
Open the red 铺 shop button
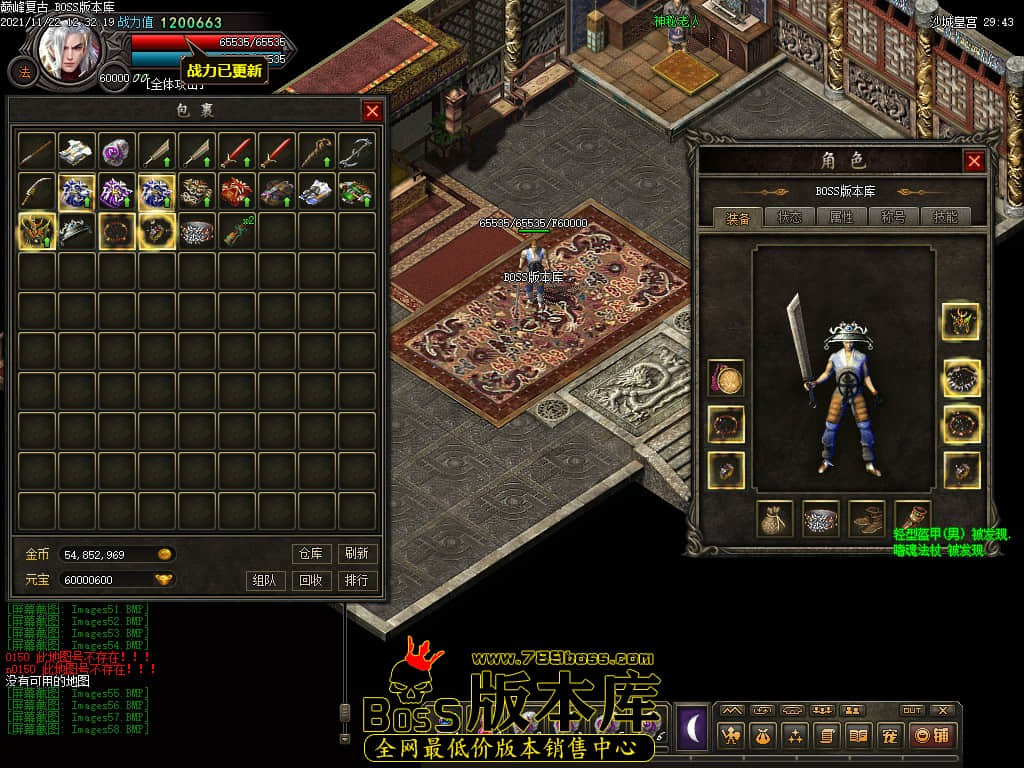(932, 736)
